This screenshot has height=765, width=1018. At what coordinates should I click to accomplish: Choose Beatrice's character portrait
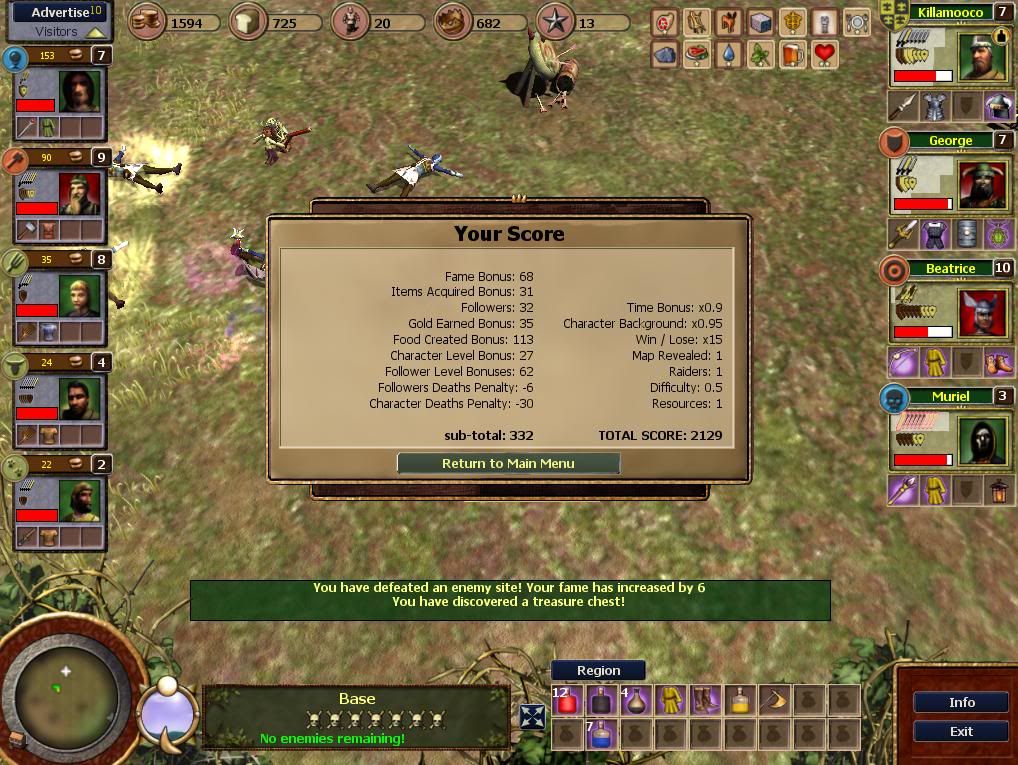(x=980, y=313)
